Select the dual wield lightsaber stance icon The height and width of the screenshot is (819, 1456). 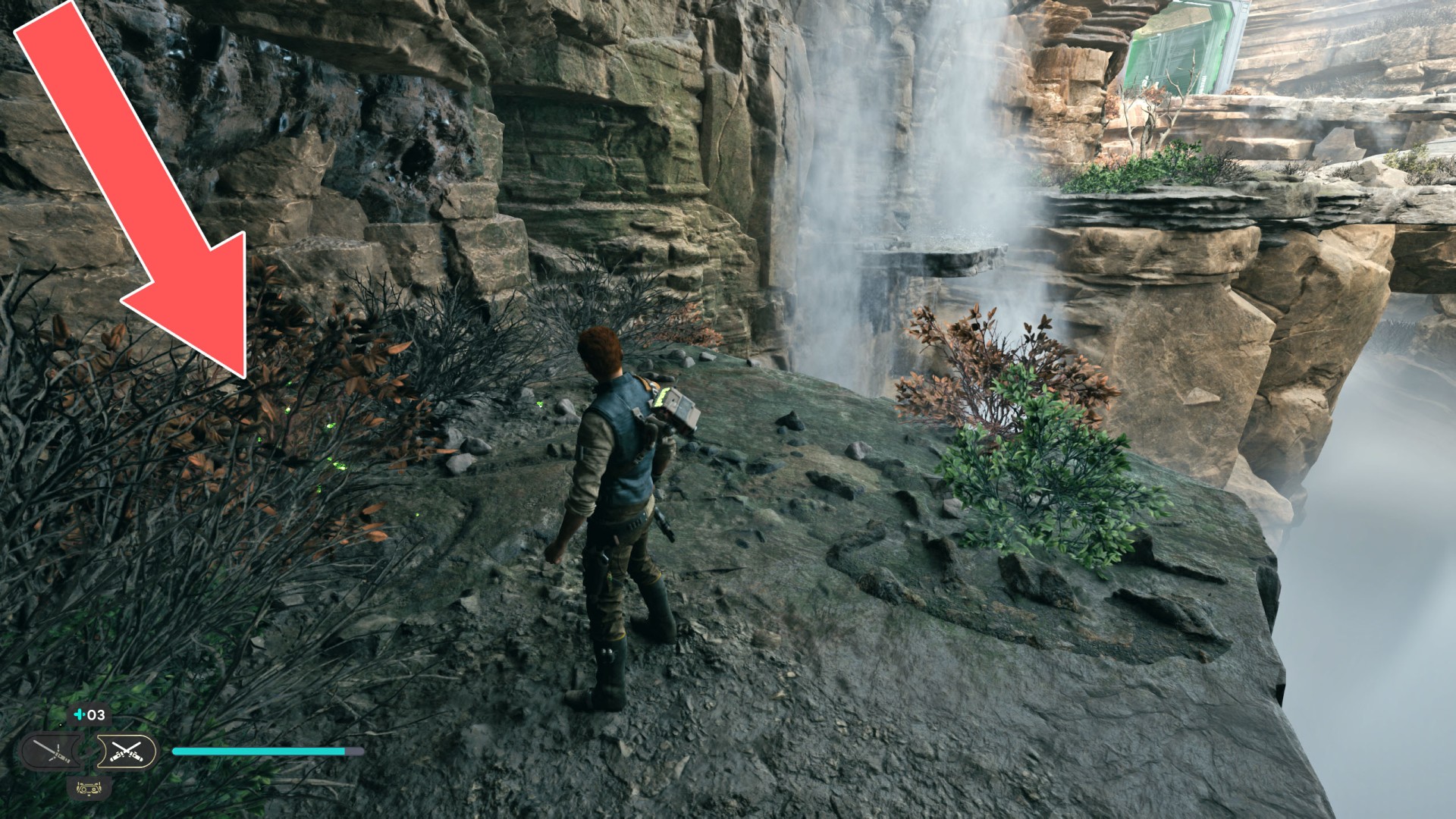coord(126,752)
